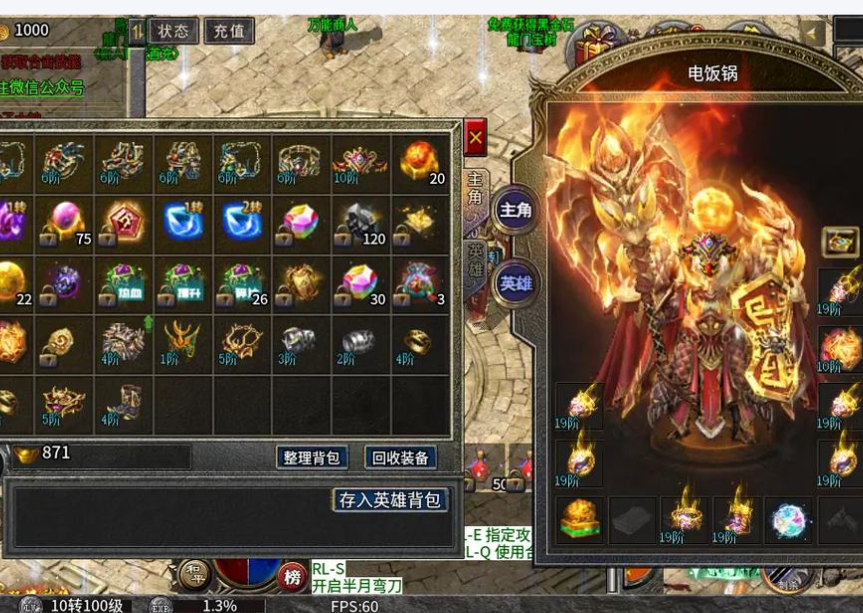Screen dimensions: 863x613
Task: Switch to the round 主角 character tab
Action: tap(516, 210)
